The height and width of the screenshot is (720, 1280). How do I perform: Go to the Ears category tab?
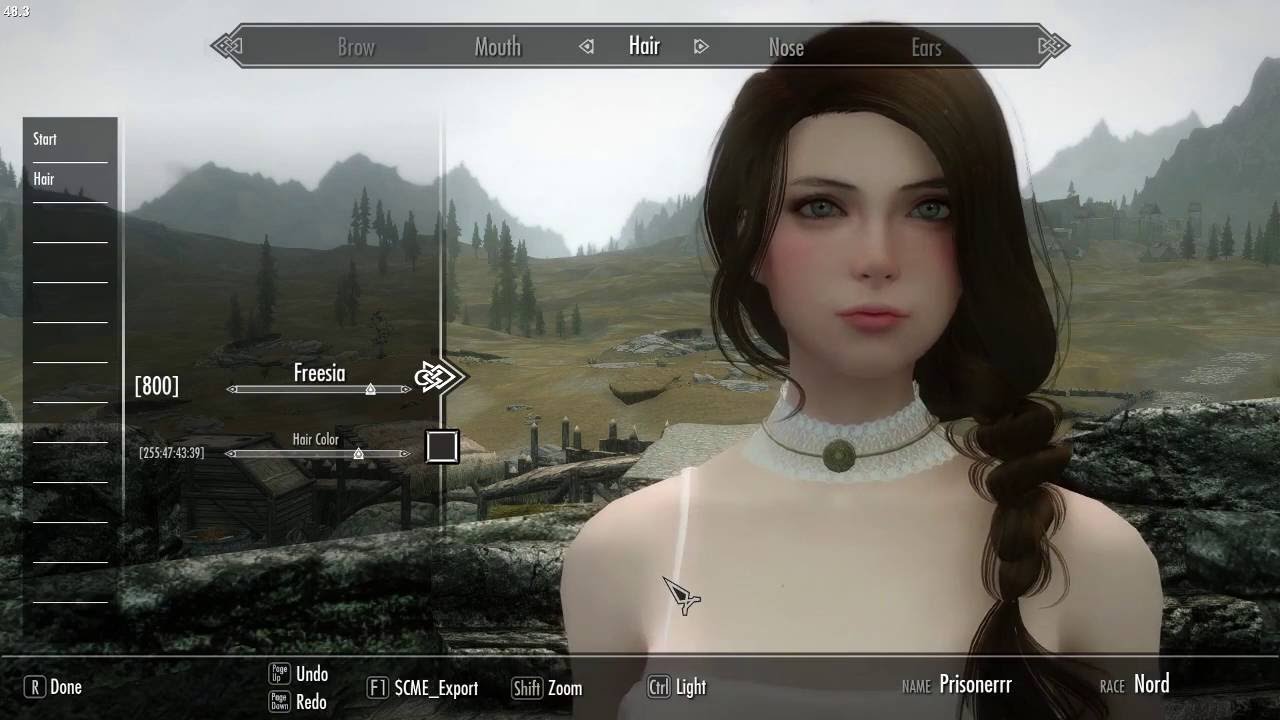pyautogui.click(x=926, y=47)
